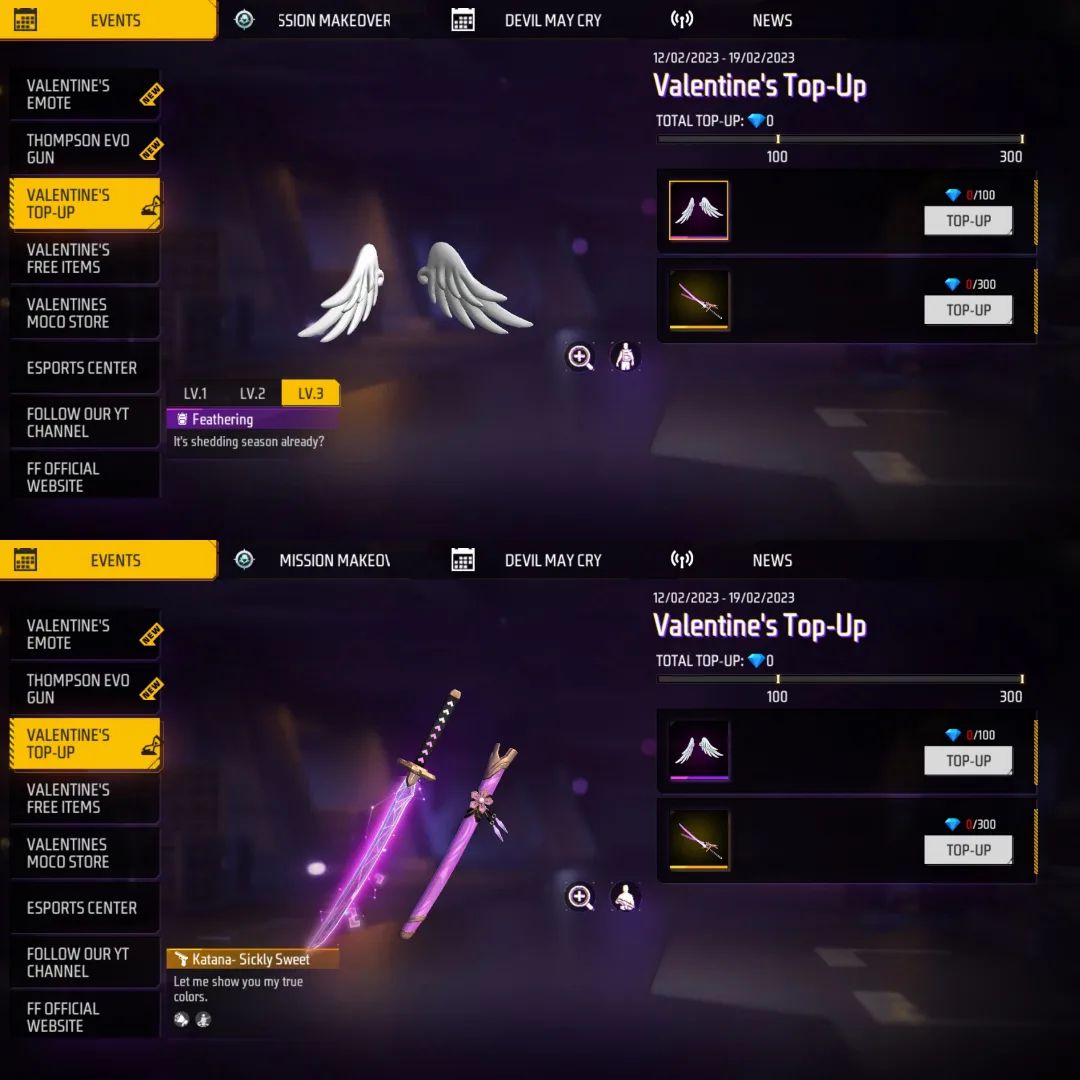Switch to the LV.2 level tab
The height and width of the screenshot is (1080, 1080).
click(252, 393)
